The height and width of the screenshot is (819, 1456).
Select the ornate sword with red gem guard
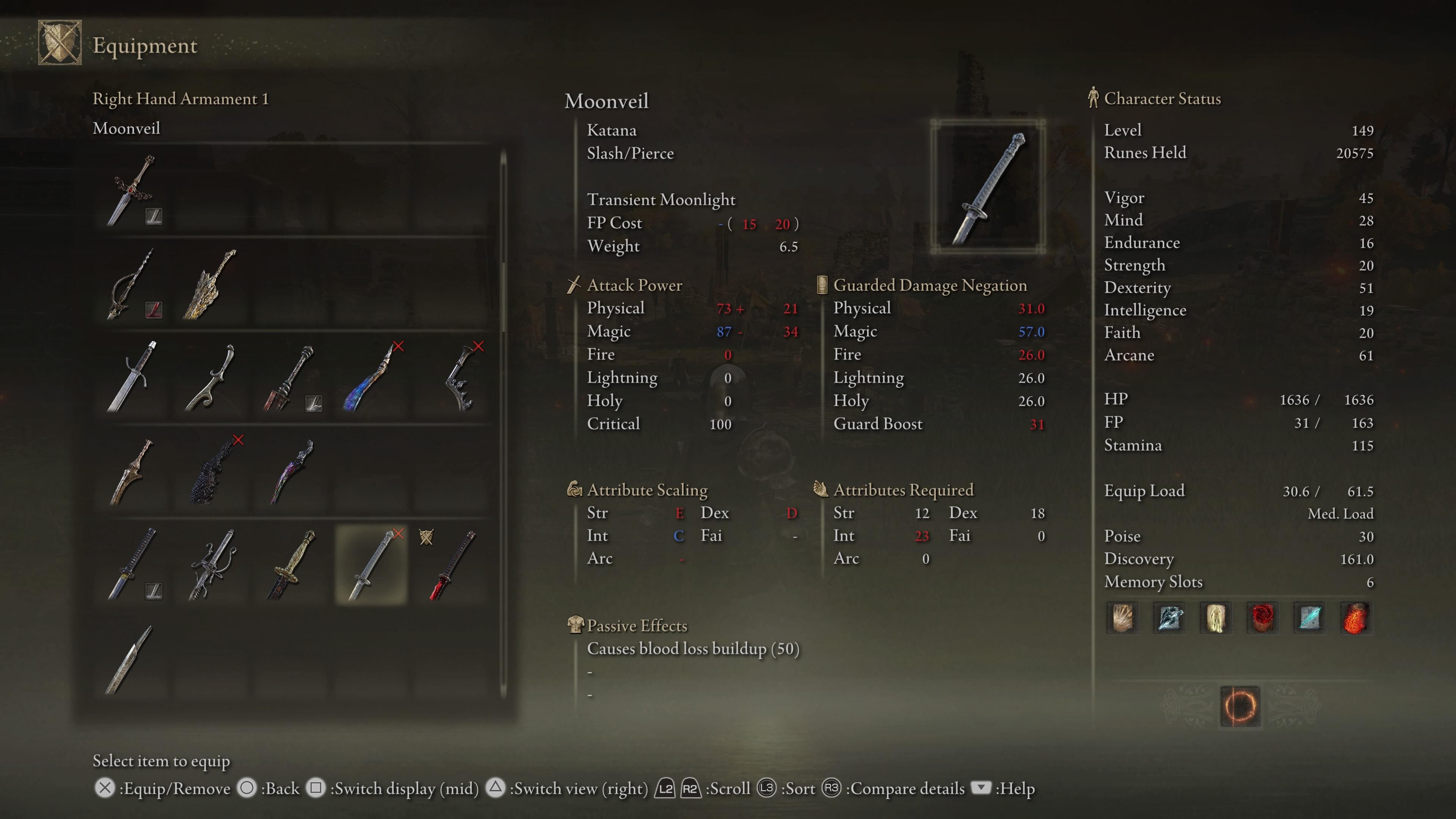[132, 190]
